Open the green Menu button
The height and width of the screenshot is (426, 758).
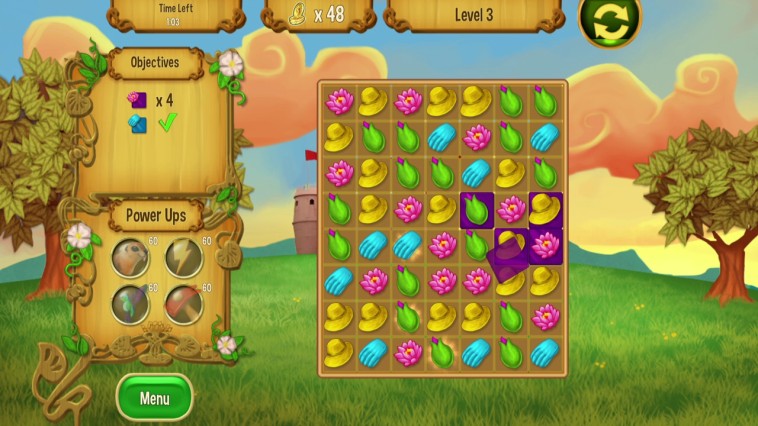click(x=154, y=398)
